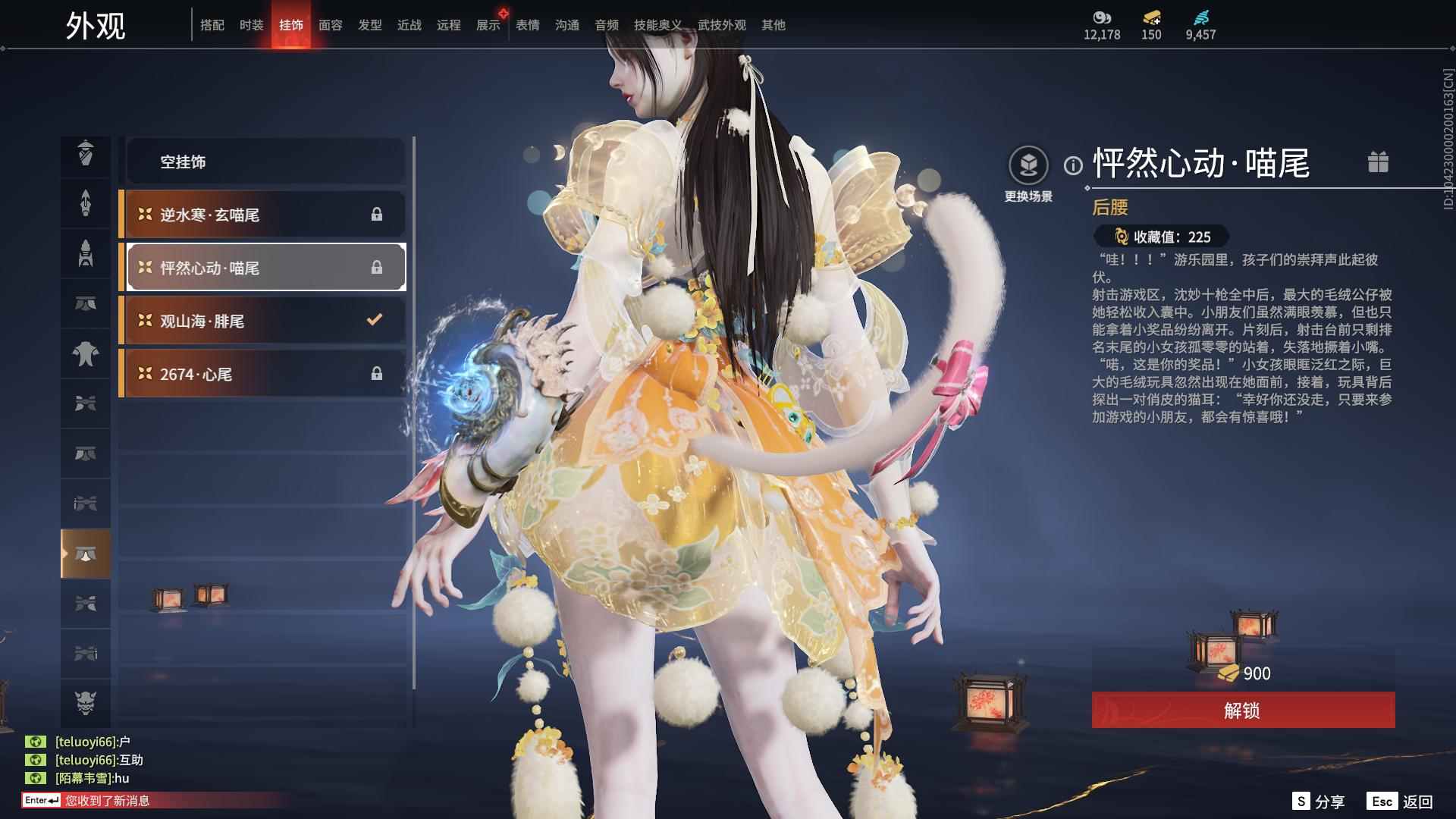Toggle the equipped checkmark on 观山海·腓尾
The height and width of the screenshot is (819, 1456).
[x=372, y=320]
